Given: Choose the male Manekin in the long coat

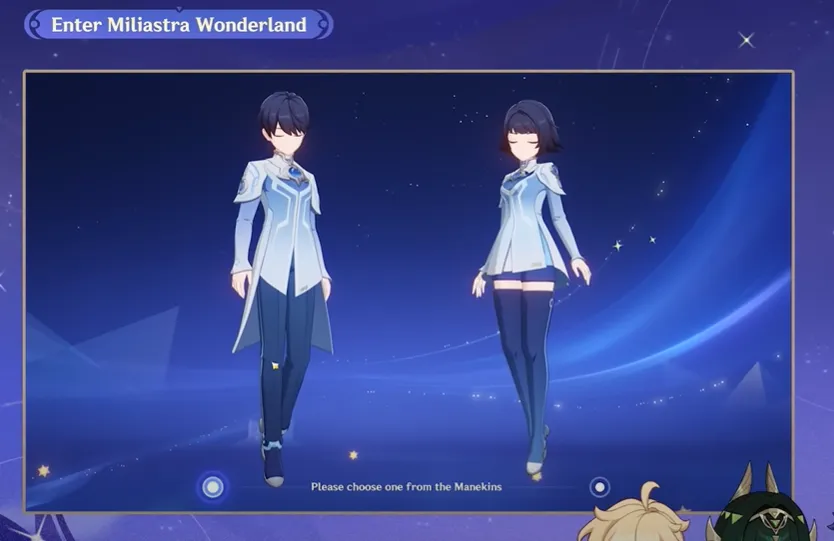Looking at the screenshot, I should coord(275,260).
